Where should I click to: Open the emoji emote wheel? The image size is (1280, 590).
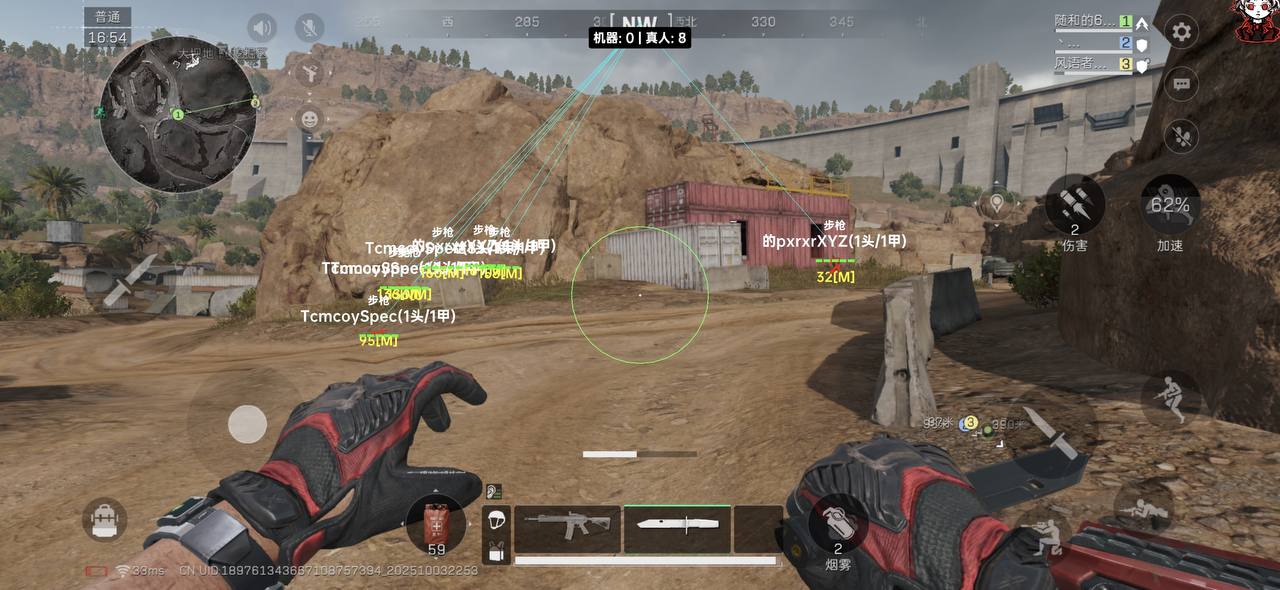click(x=310, y=119)
